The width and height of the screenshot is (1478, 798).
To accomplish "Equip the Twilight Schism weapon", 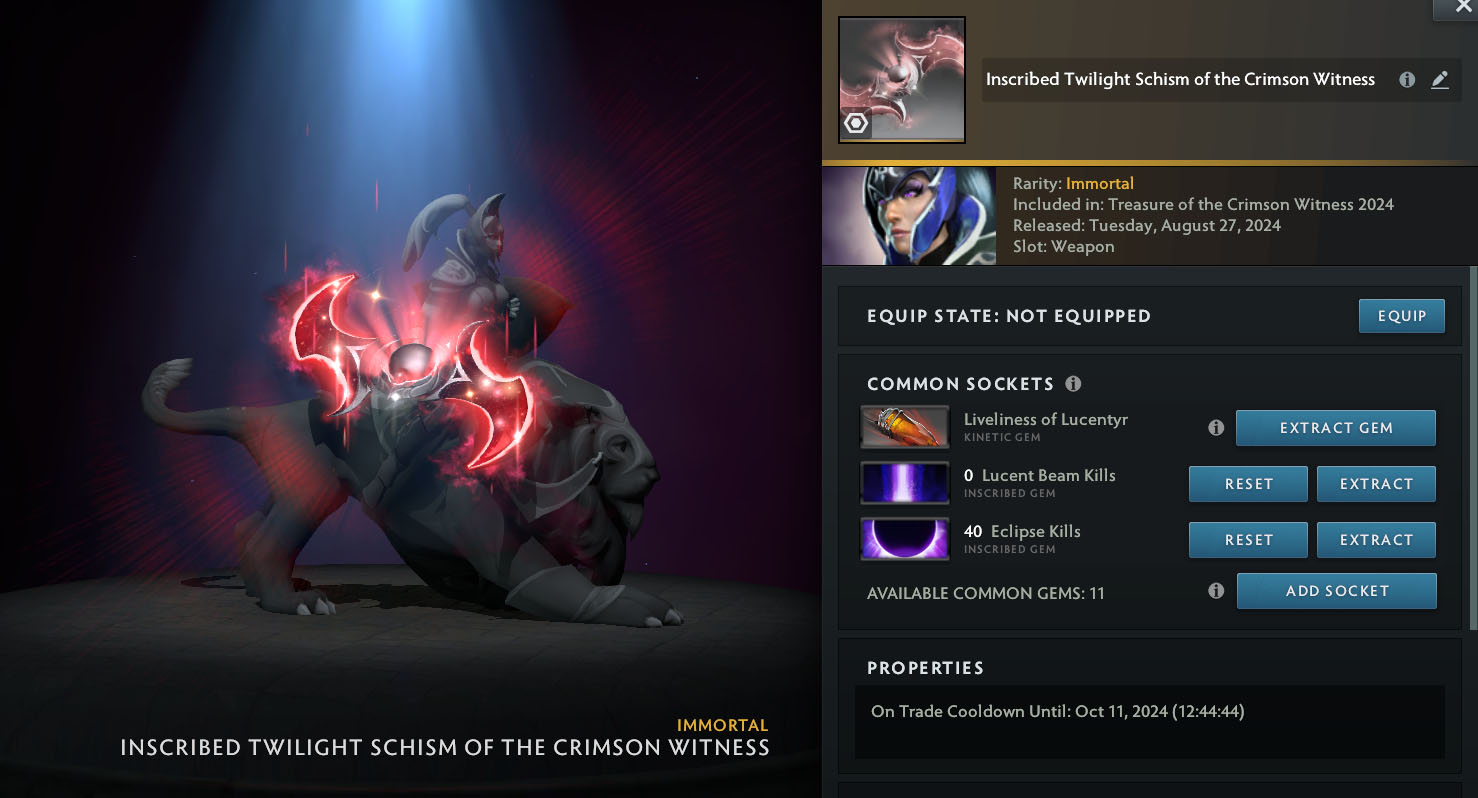I will tap(1401, 316).
